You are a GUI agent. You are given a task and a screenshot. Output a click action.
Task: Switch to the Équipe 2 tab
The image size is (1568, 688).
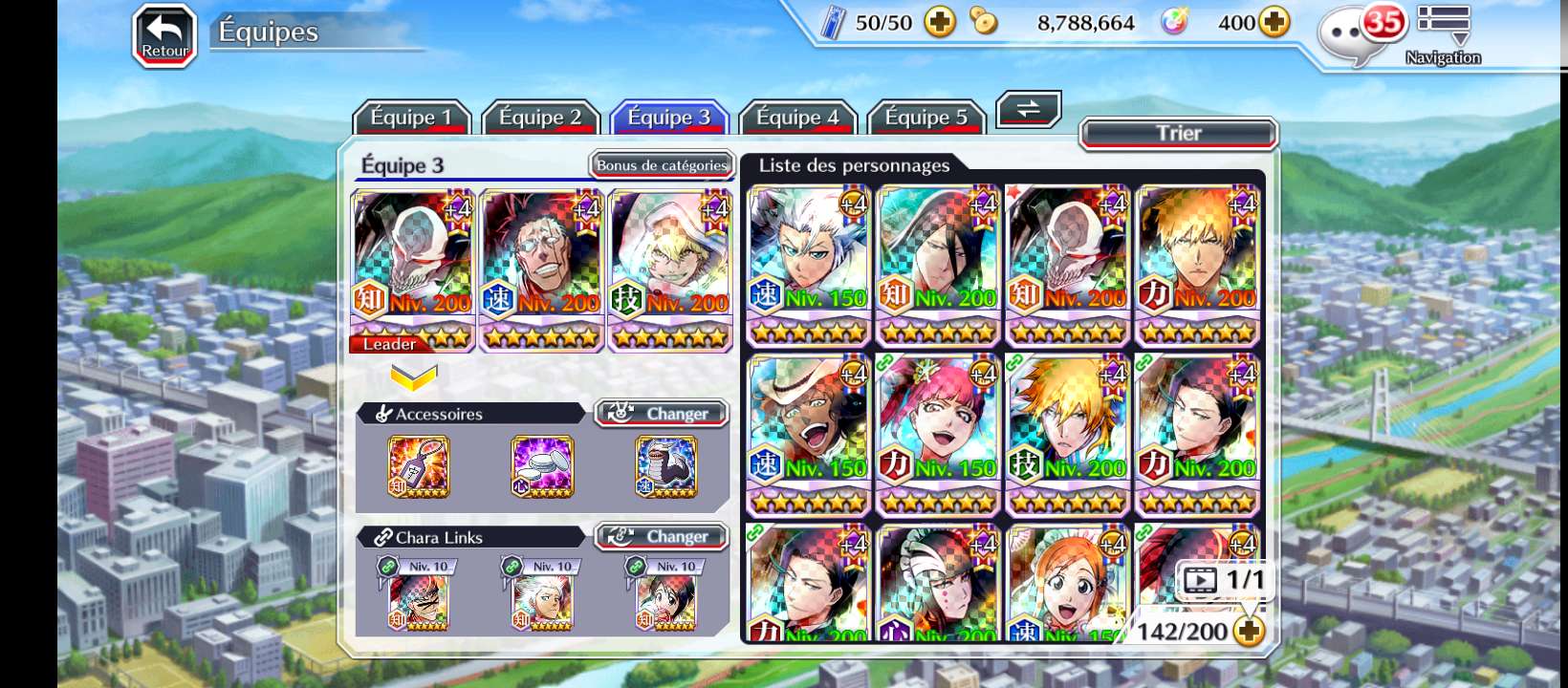point(540,118)
